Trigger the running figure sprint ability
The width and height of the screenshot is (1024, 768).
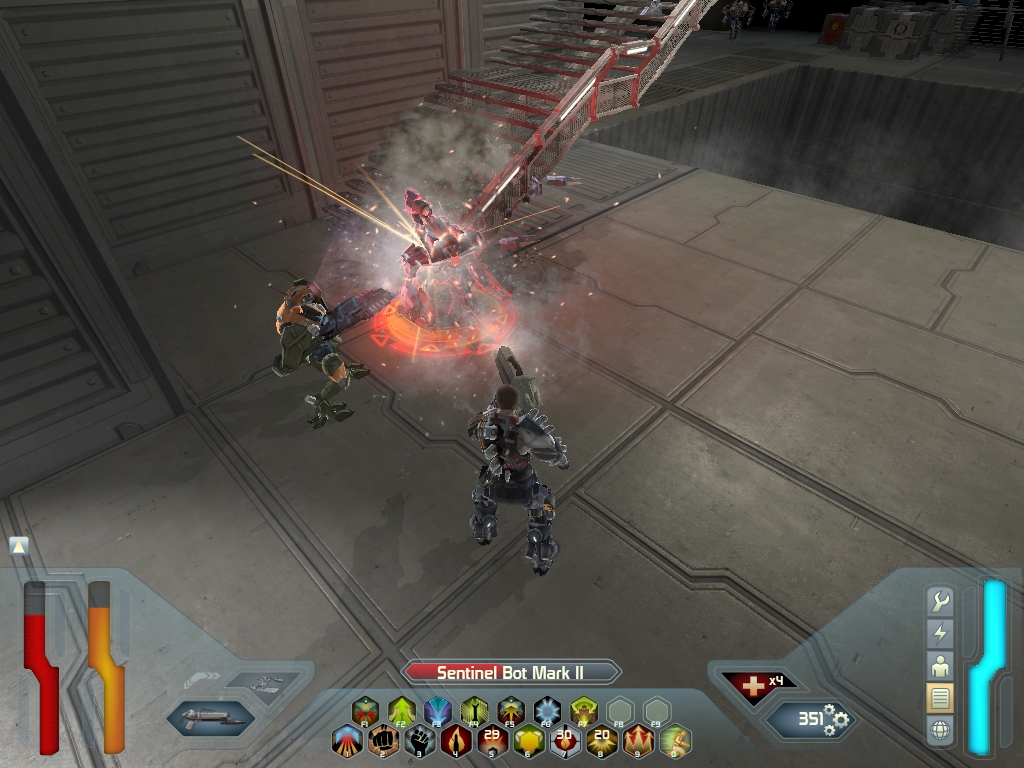675,741
